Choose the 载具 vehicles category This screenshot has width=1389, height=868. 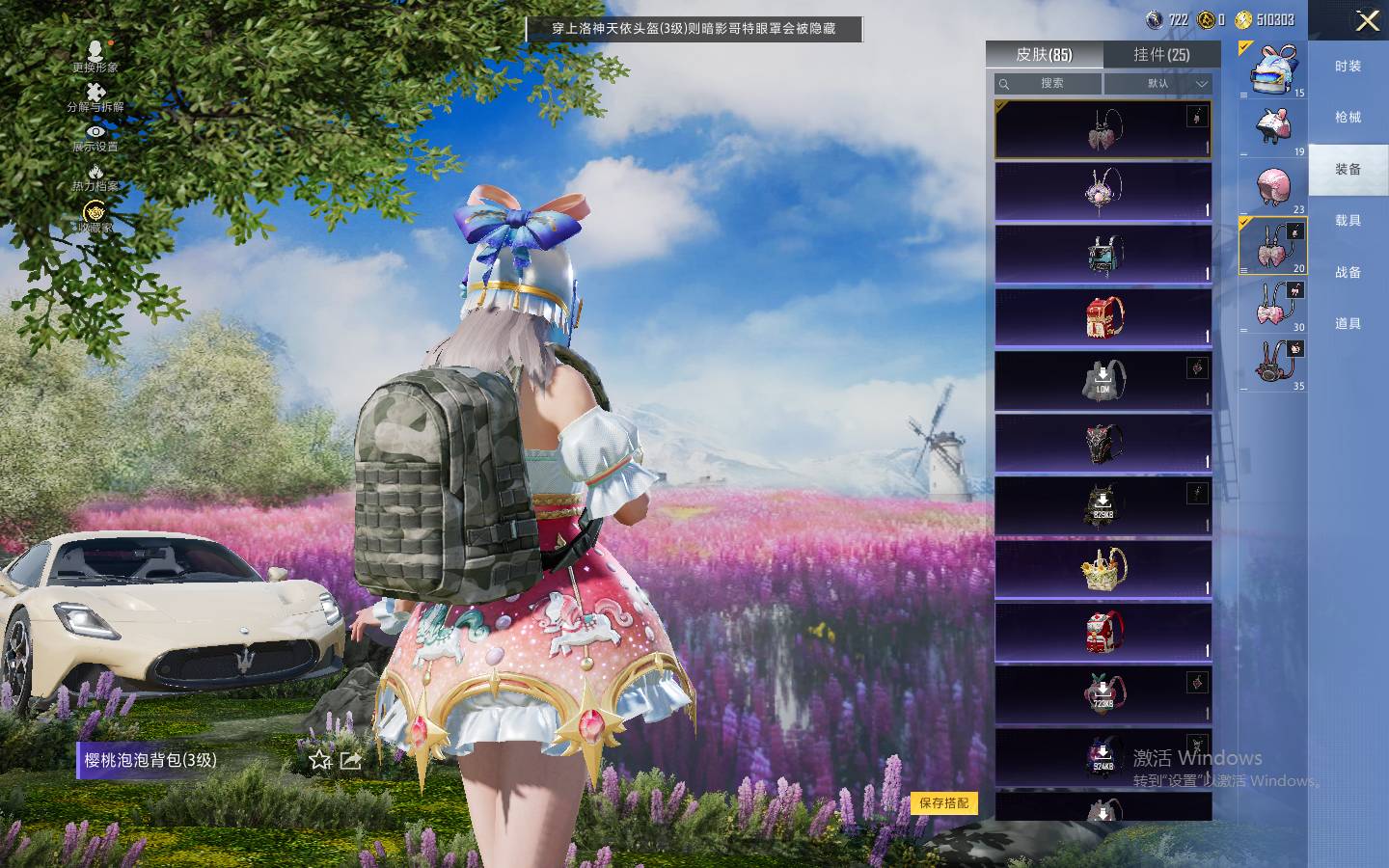click(x=1348, y=221)
